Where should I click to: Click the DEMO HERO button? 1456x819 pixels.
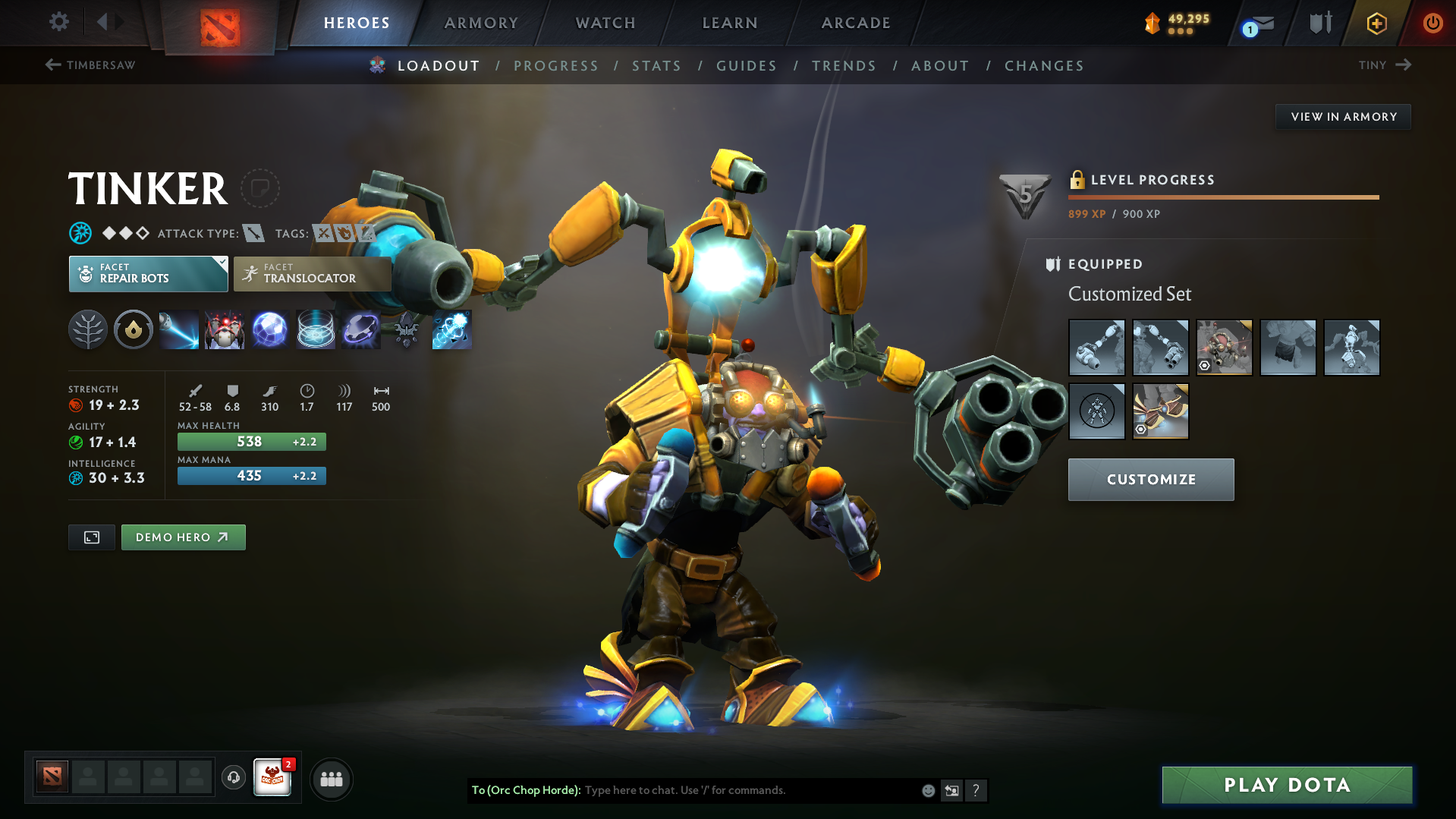tap(183, 537)
